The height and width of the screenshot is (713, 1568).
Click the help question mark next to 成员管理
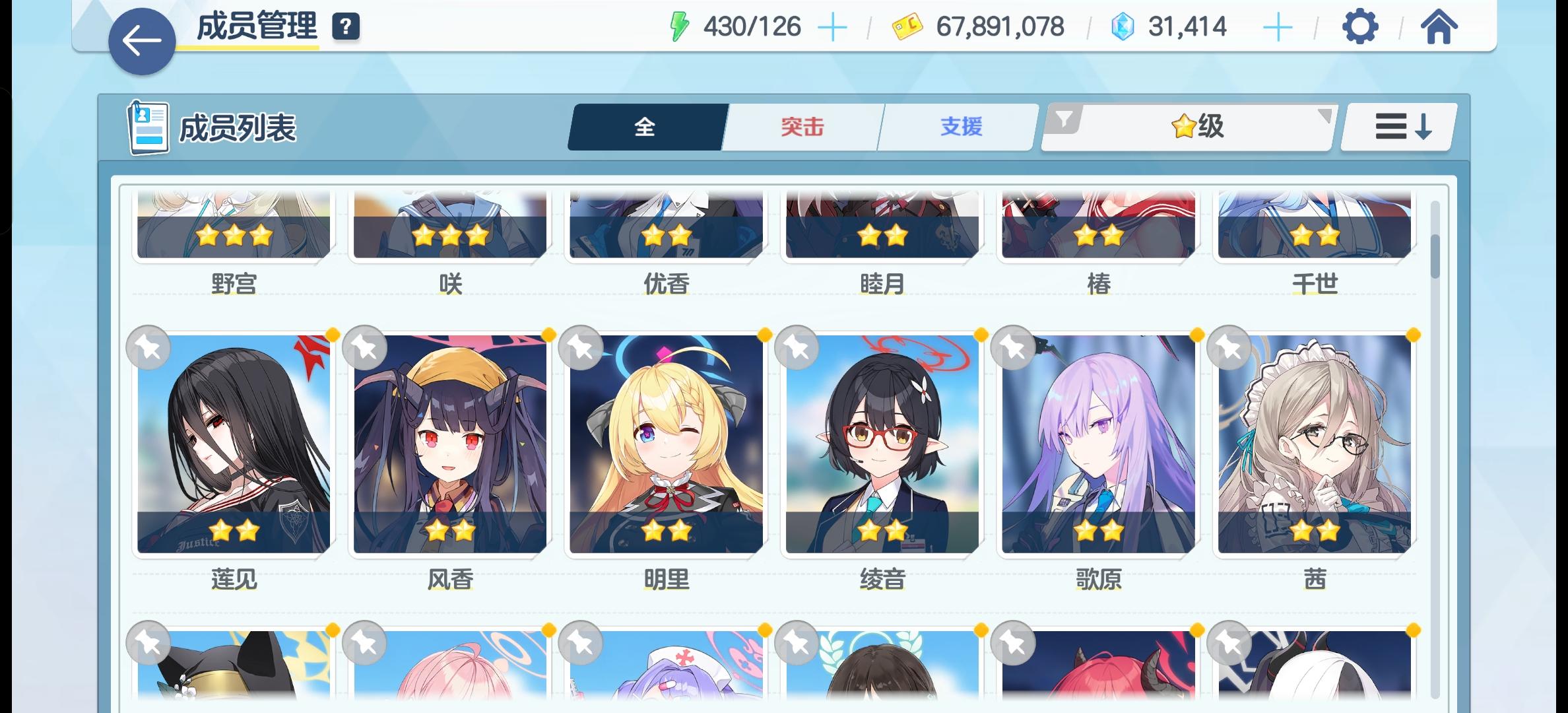[346, 27]
